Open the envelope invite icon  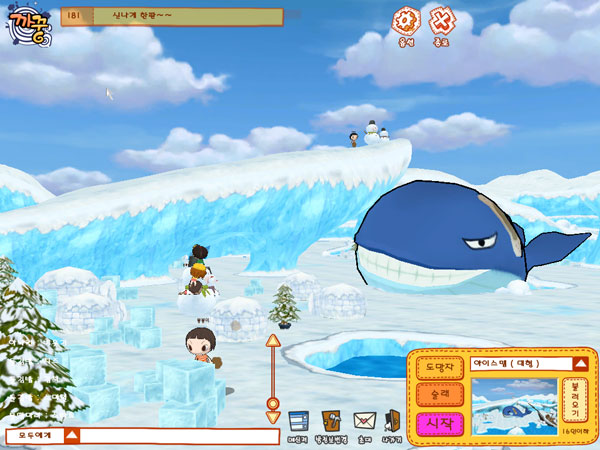(x=363, y=420)
